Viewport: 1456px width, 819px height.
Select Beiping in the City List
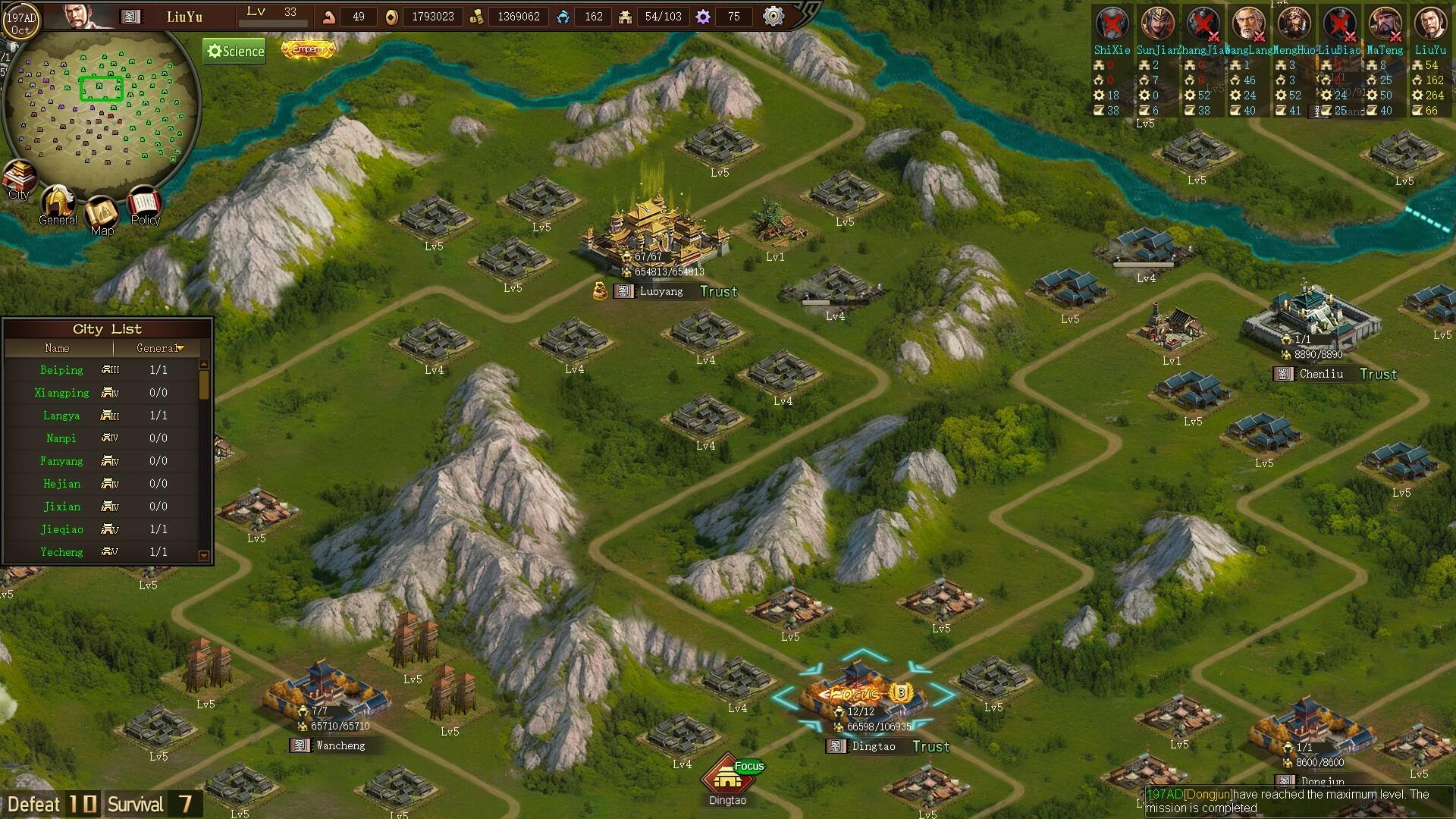pos(61,370)
